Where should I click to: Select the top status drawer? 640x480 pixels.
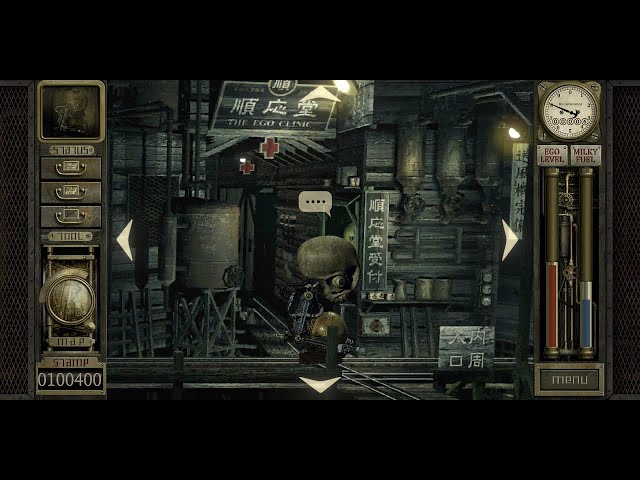[70, 168]
